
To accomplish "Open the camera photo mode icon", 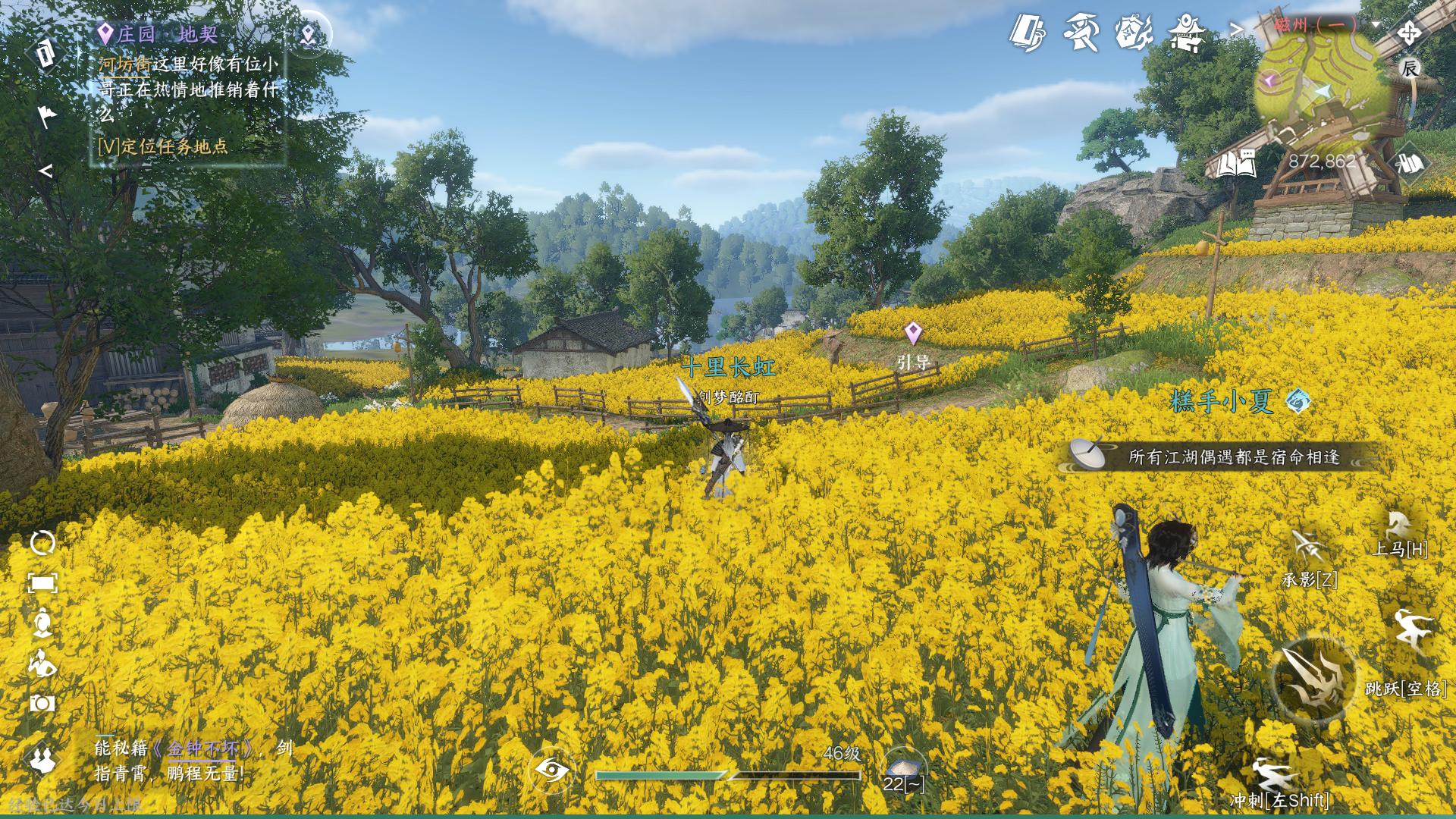I will tap(42, 704).
